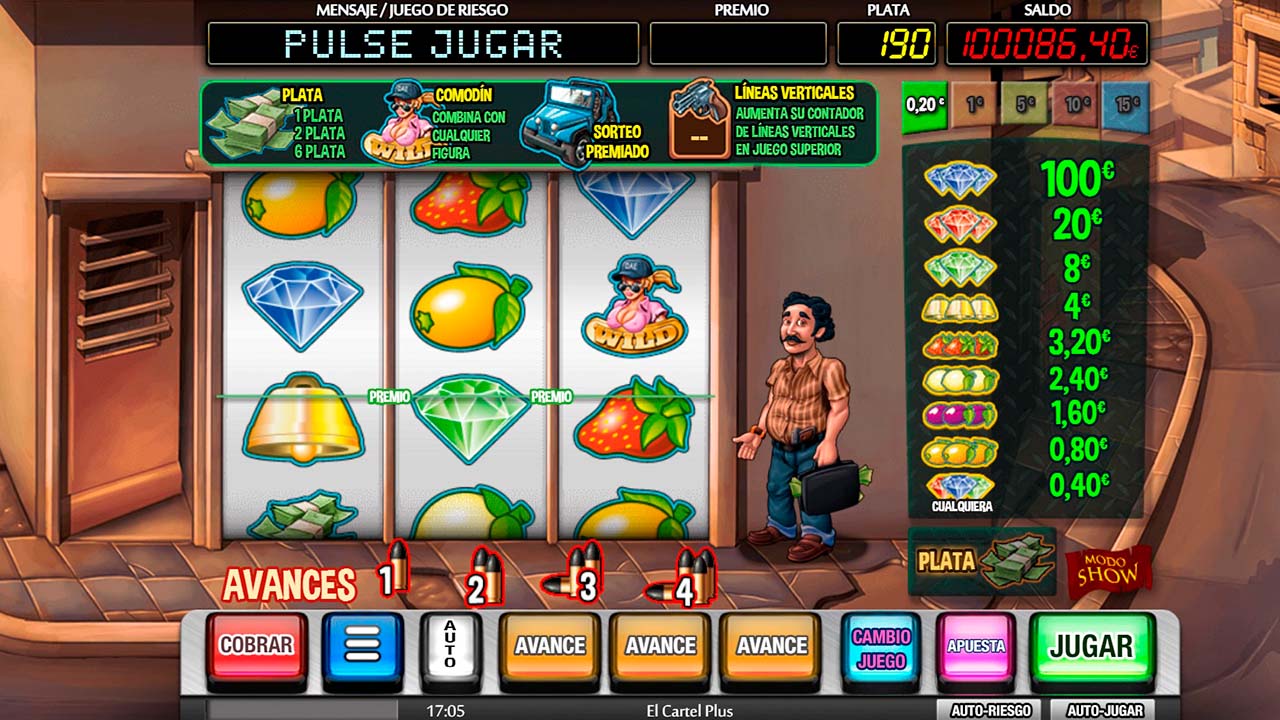Hit the green JUGAR button
Viewport: 1280px width, 720px height.
[1091, 646]
